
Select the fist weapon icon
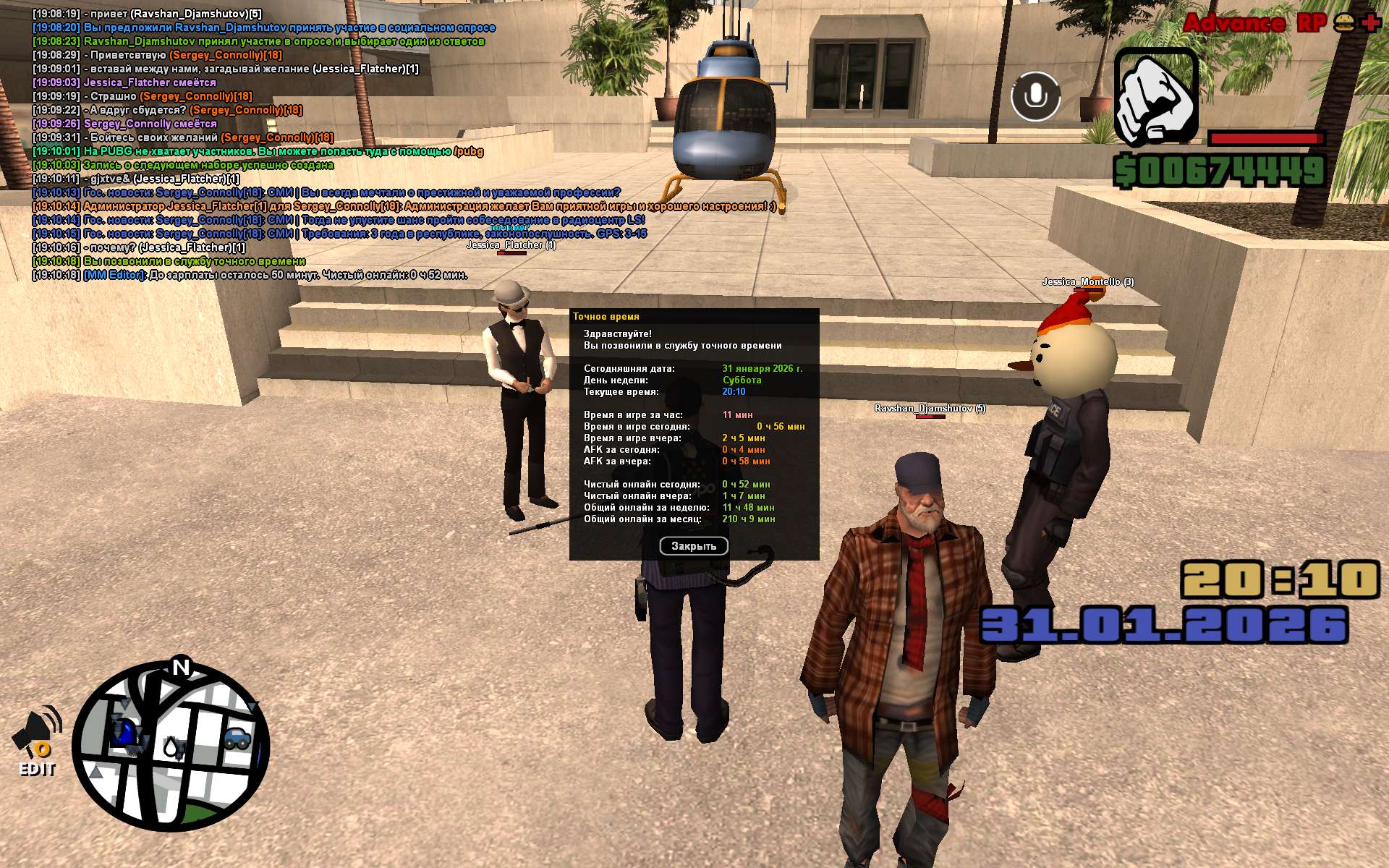(x=1155, y=97)
